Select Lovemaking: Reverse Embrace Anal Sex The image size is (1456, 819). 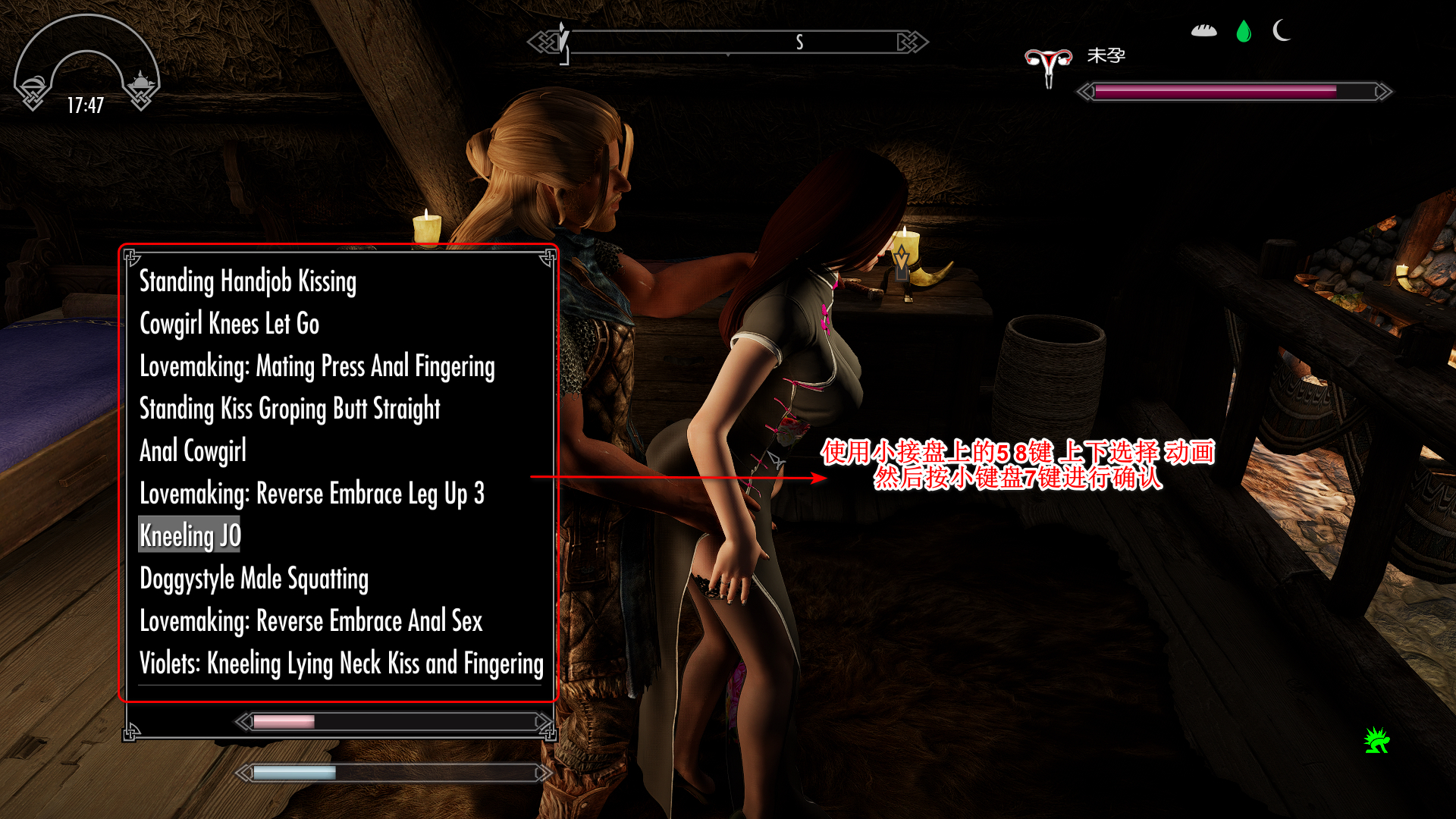point(311,621)
